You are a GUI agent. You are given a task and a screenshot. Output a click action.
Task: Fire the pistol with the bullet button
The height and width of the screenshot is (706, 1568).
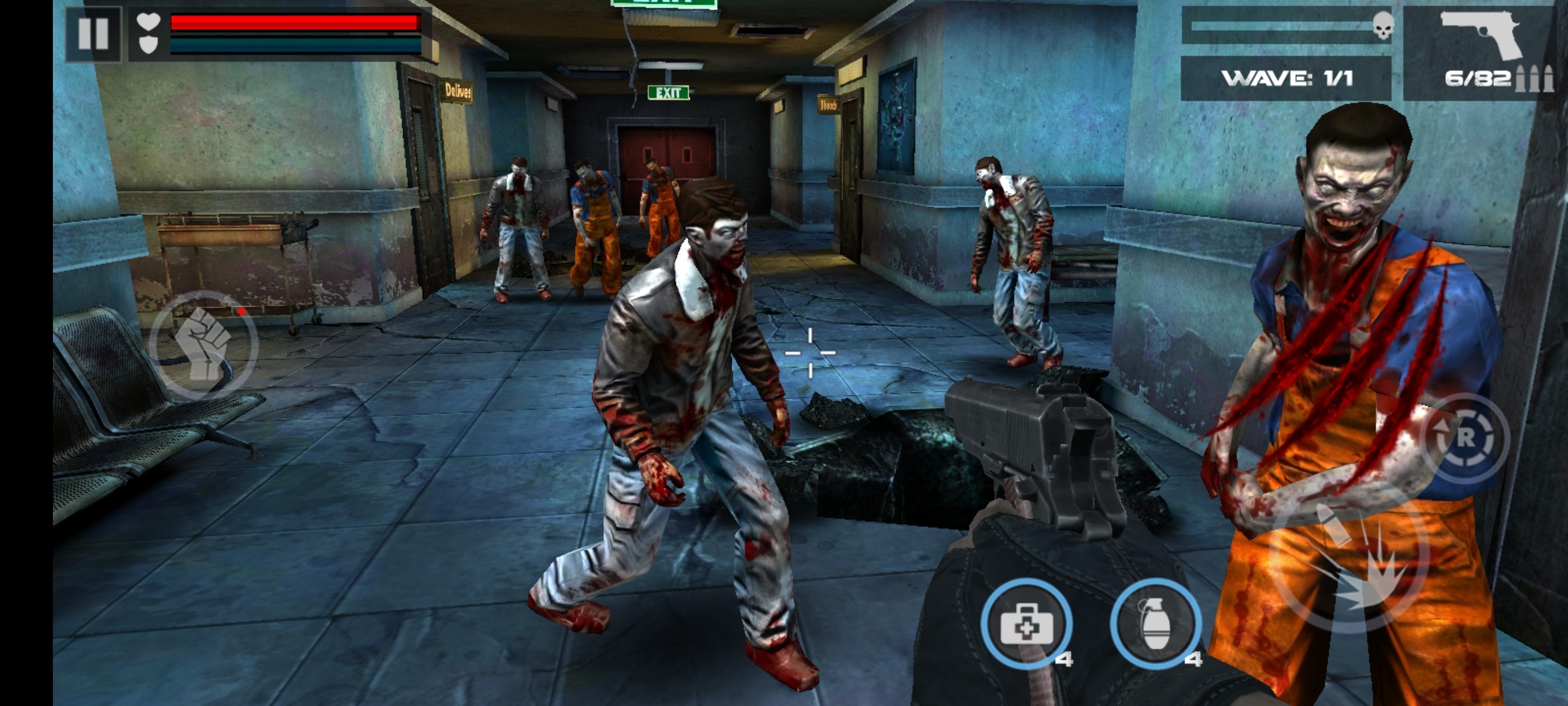pos(1348,562)
